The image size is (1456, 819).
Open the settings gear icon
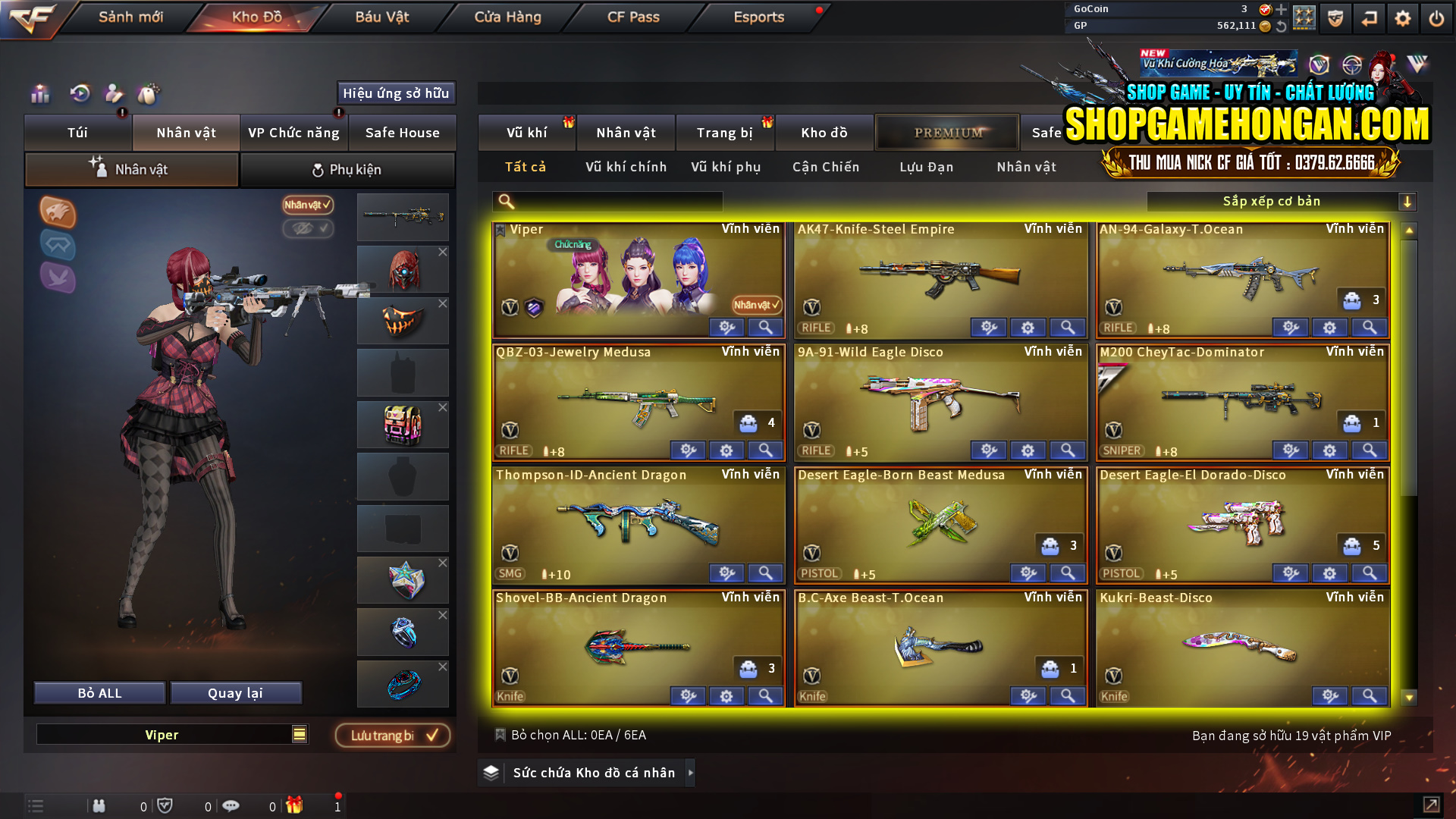(1404, 17)
